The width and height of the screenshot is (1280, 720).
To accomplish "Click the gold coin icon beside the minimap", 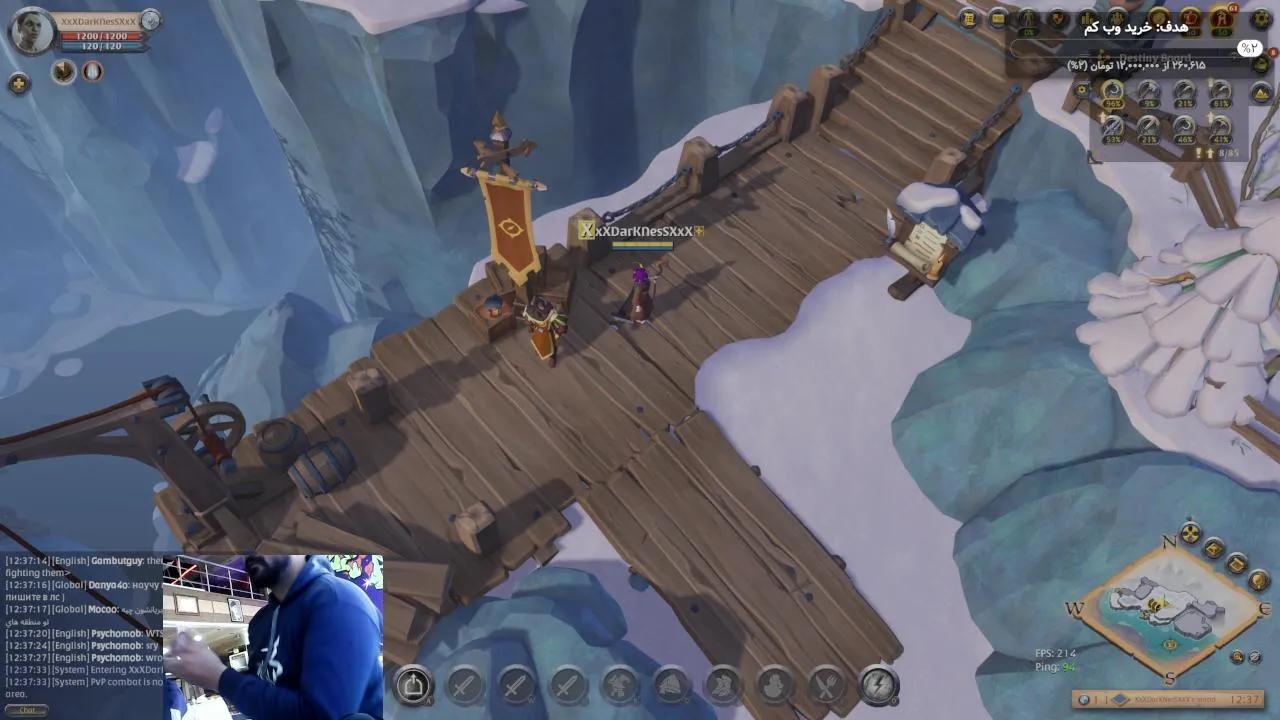I will (x=1216, y=548).
